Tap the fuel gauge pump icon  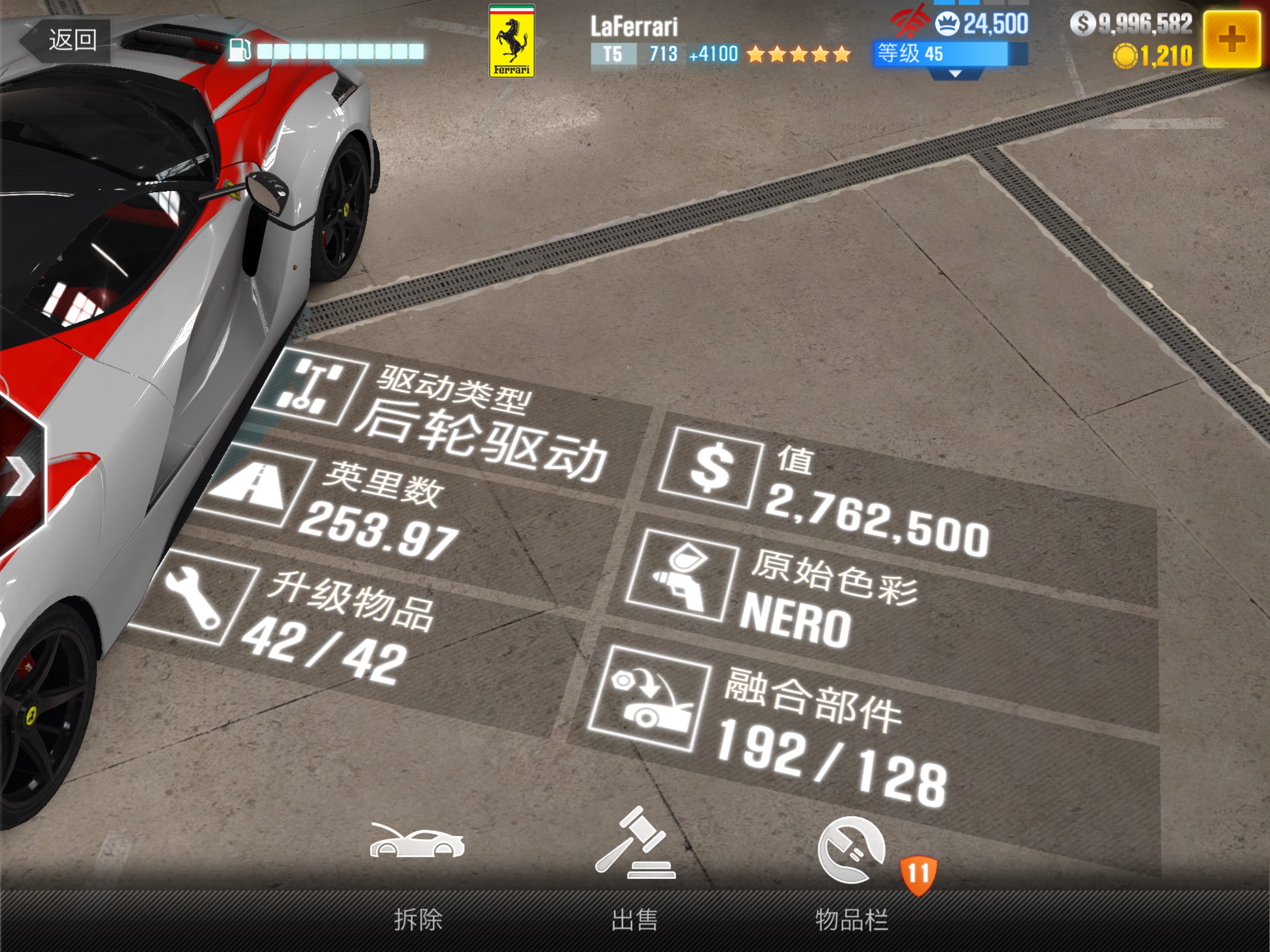point(239,51)
